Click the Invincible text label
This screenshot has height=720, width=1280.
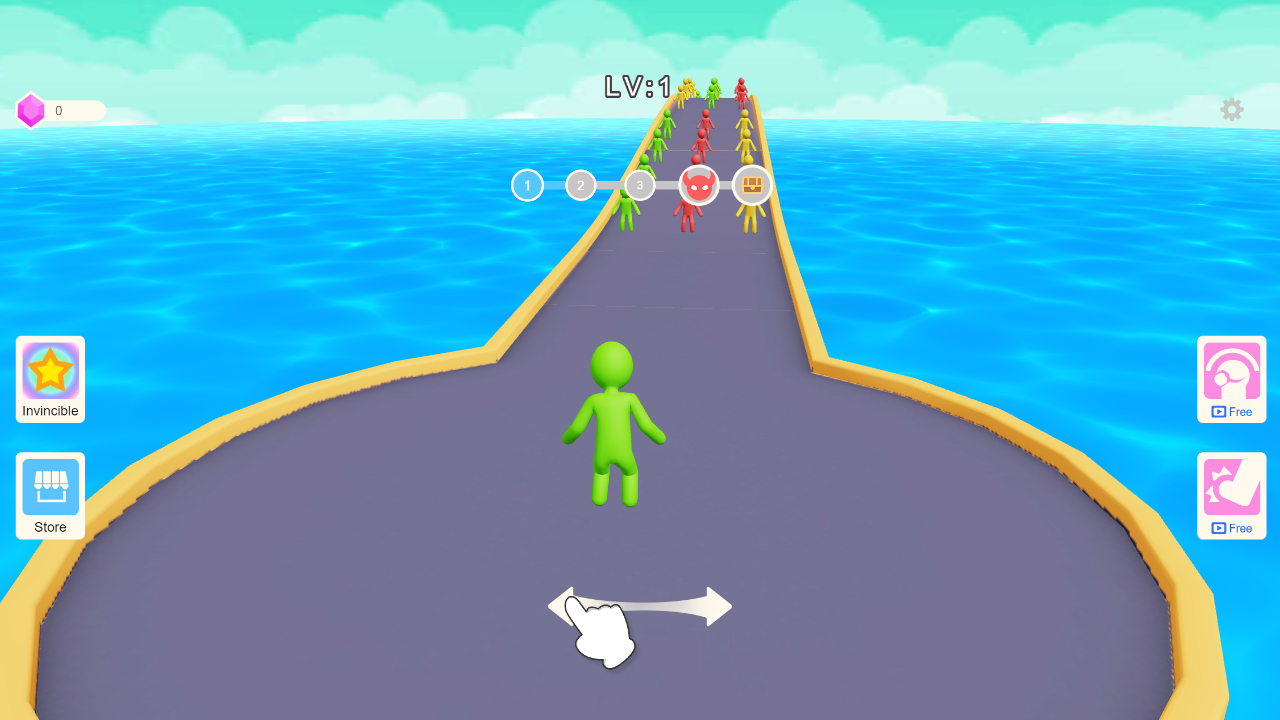click(49, 410)
